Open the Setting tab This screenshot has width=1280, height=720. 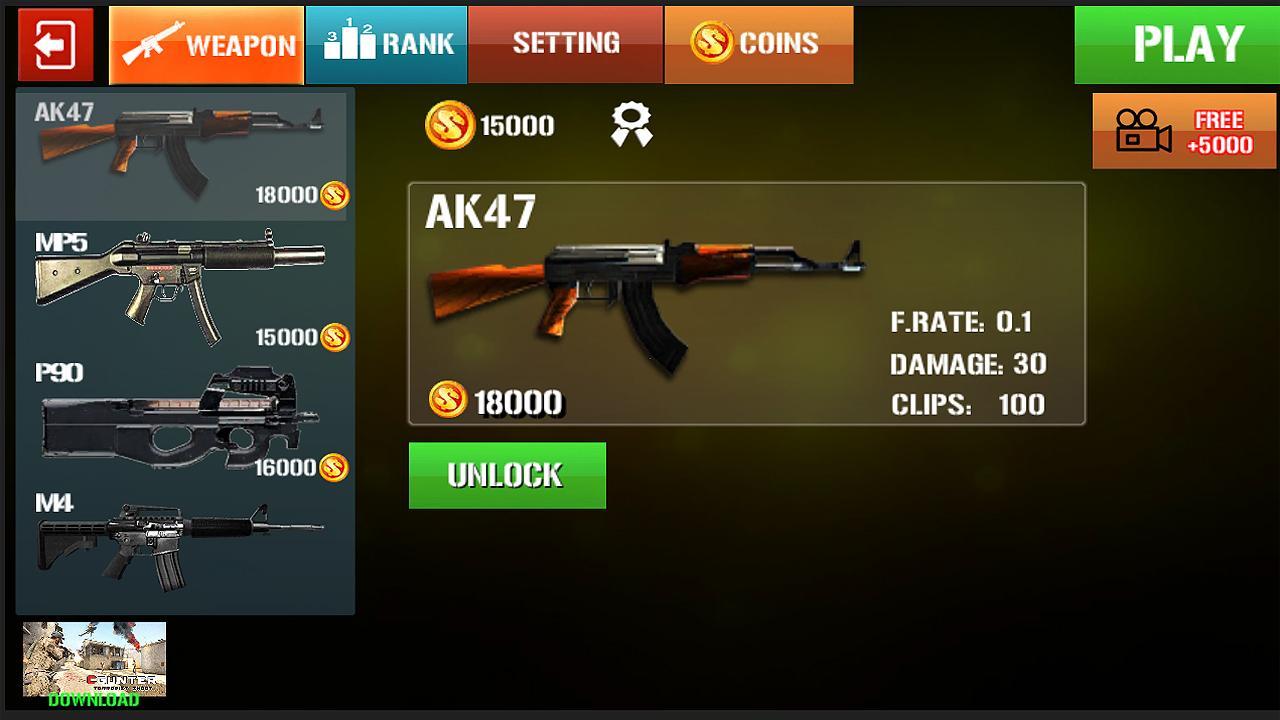(565, 45)
